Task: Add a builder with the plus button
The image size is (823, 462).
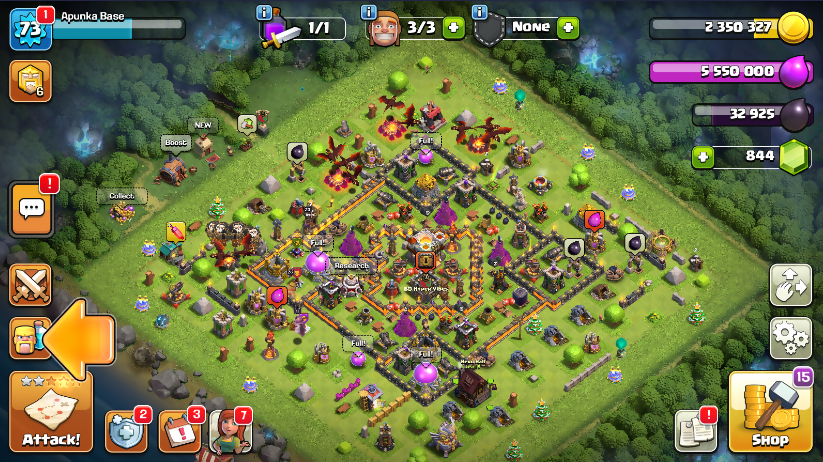Action: pos(453,28)
